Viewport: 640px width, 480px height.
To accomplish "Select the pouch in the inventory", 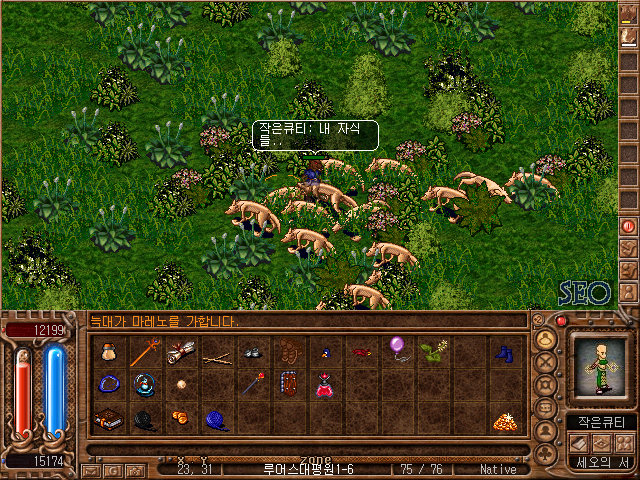I will (x=109, y=352).
